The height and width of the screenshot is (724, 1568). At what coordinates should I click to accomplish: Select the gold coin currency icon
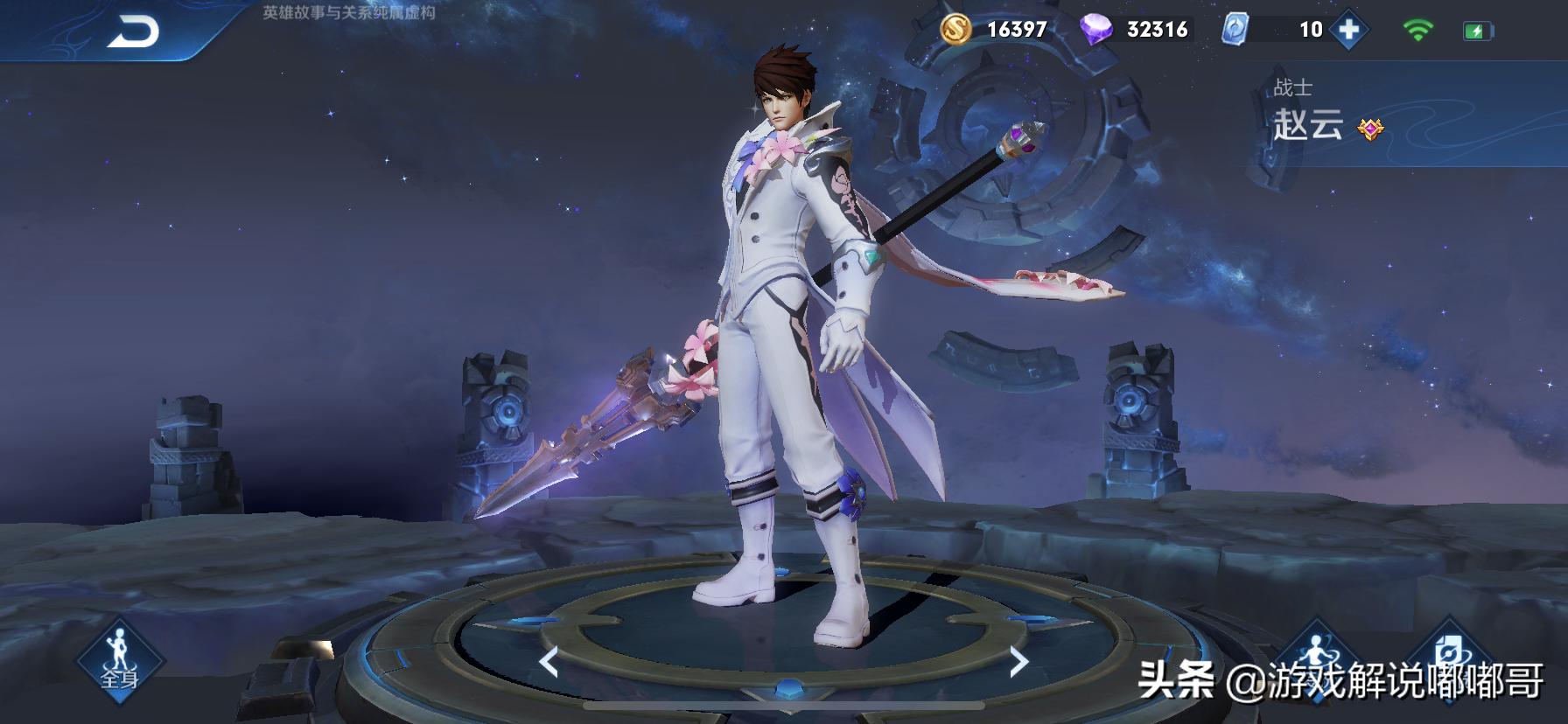(x=958, y=29)
